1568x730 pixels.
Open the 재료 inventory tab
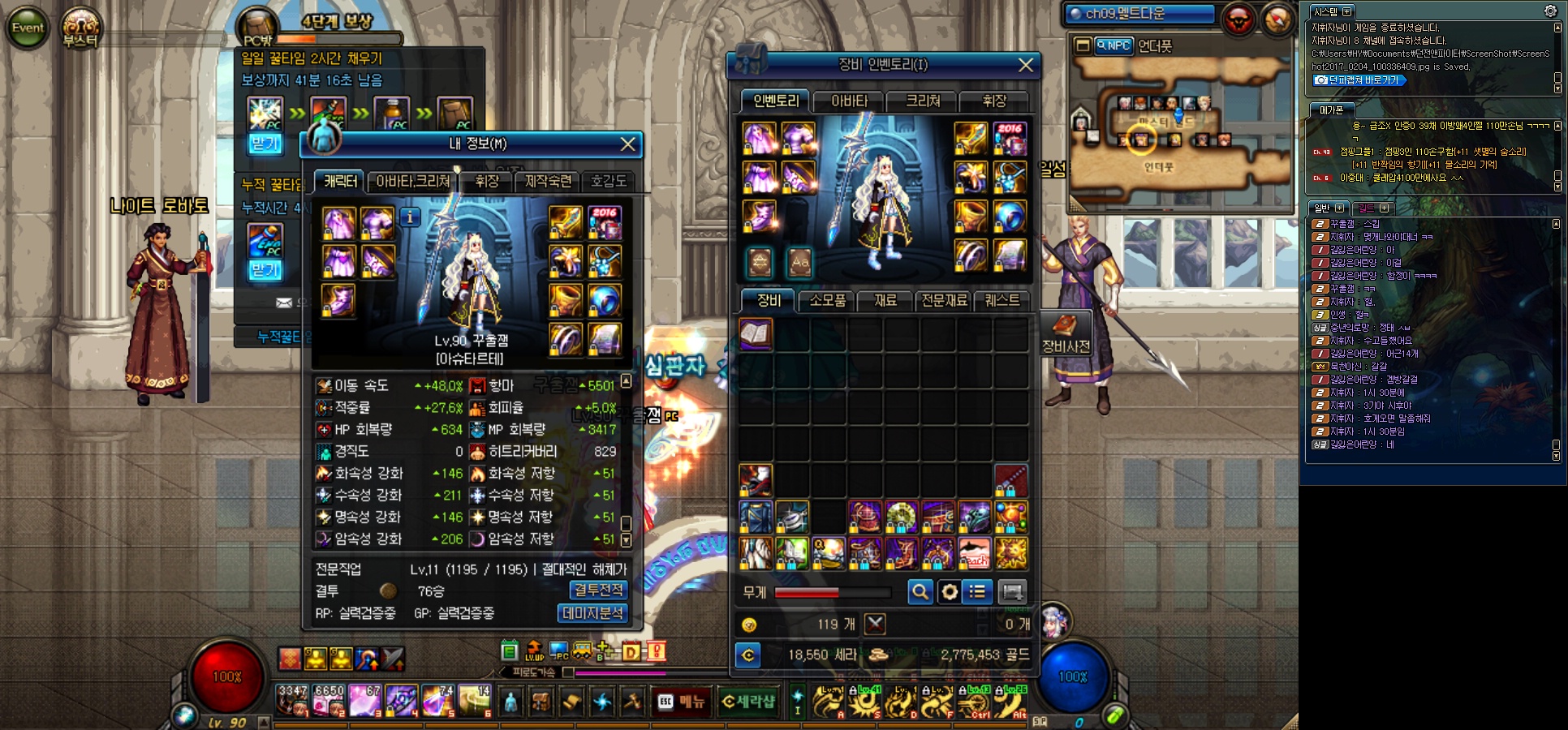885,300
